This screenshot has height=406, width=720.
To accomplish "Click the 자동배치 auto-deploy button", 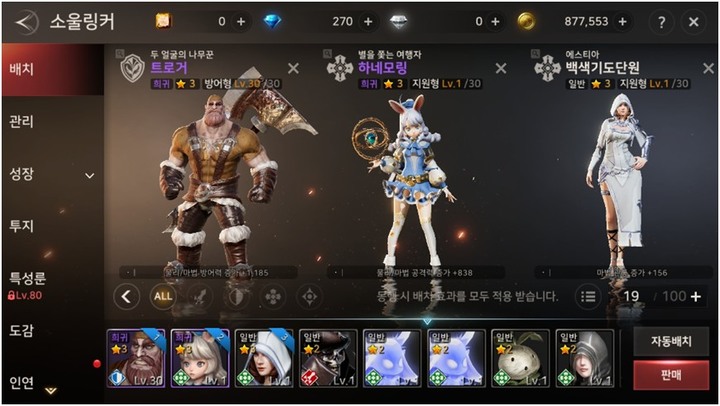I will (670, 341).
